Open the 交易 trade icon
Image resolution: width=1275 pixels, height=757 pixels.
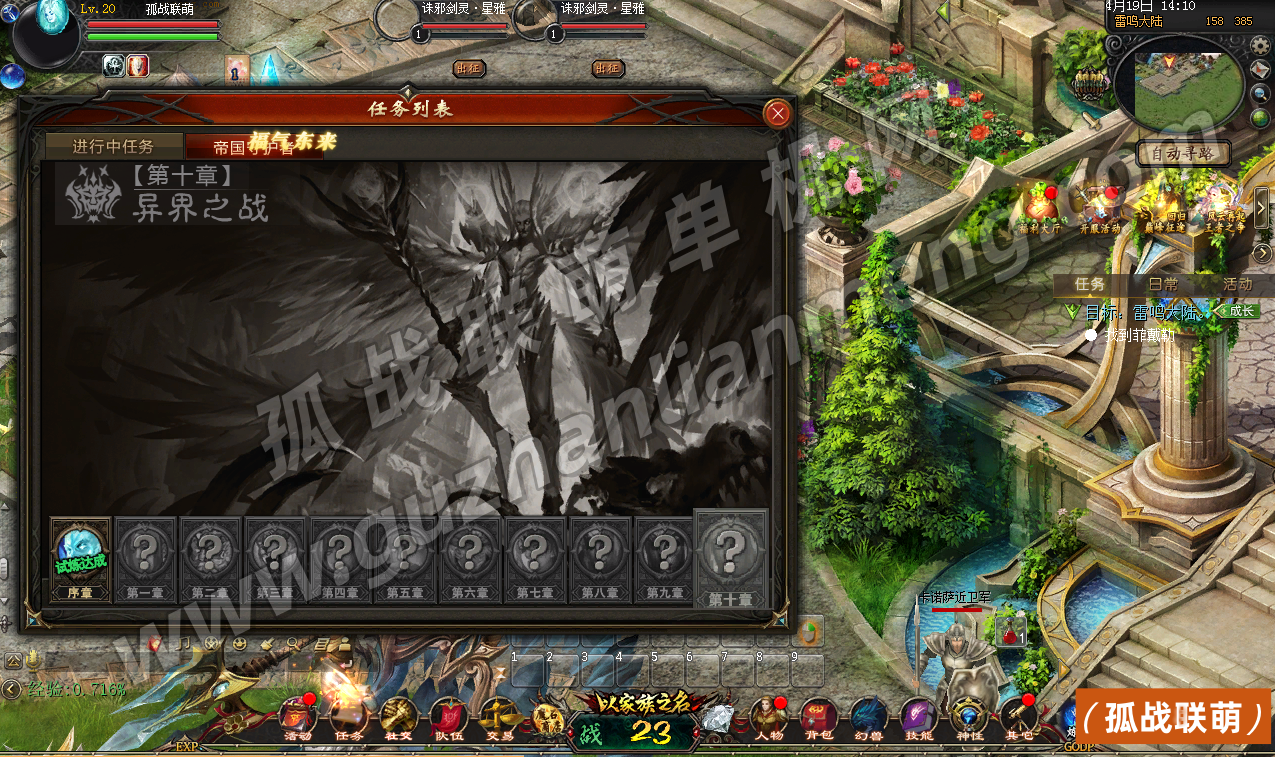498,718
